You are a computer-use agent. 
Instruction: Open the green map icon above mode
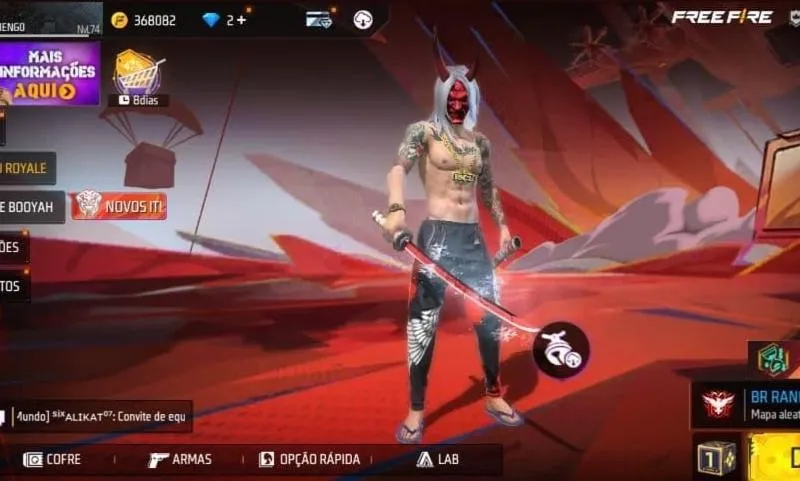[772, 358]
